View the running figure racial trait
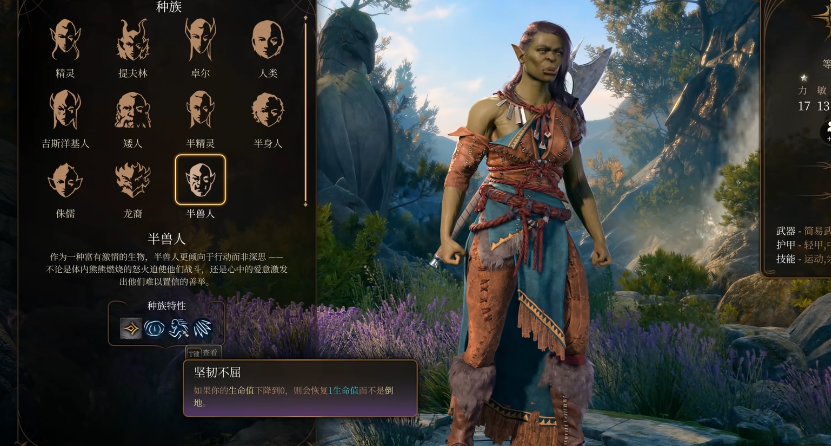Screen dimensions: 831x446 pyautogui.click(x=179, y=327)
